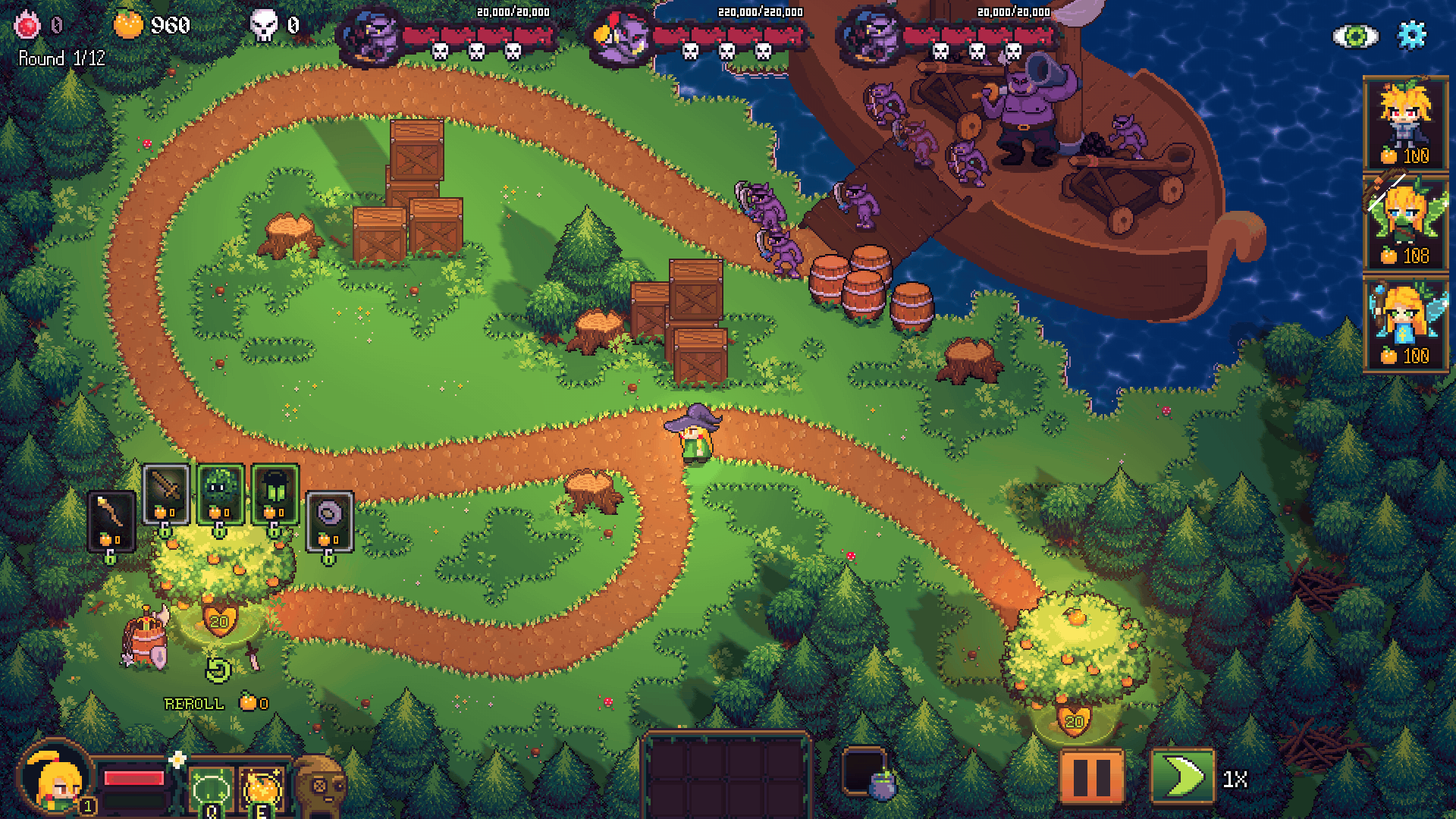Click the orange currency icon showing 960

[x=127, y=25]
